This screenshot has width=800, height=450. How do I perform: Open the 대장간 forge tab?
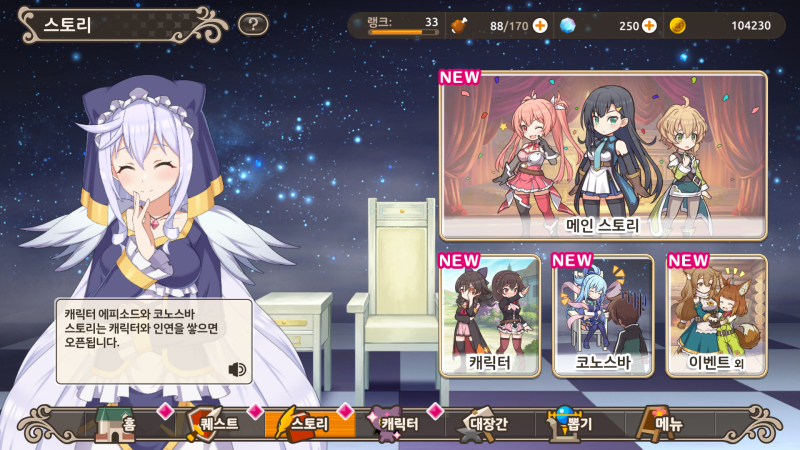click(482, 423)
